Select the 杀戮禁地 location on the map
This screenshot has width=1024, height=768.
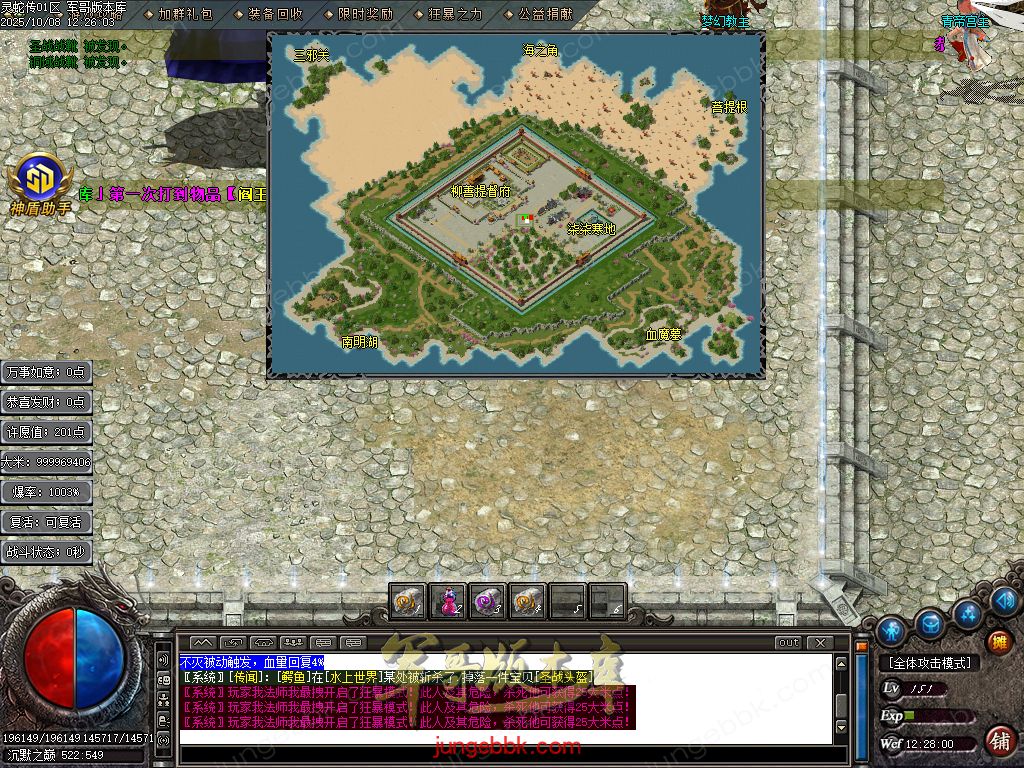[x=591, y=229]
